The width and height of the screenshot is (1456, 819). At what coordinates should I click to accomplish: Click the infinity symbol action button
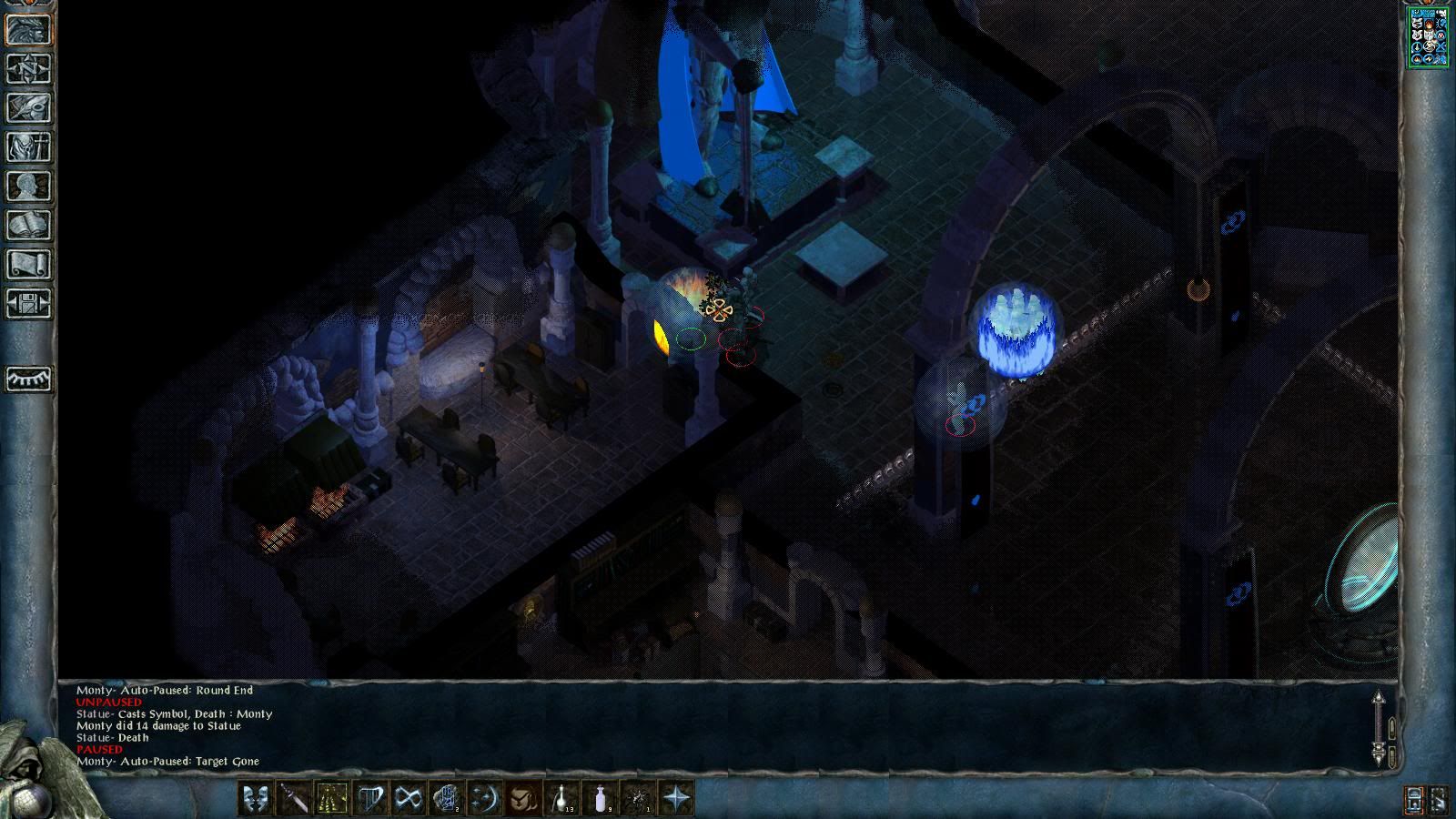click(408, 799)
